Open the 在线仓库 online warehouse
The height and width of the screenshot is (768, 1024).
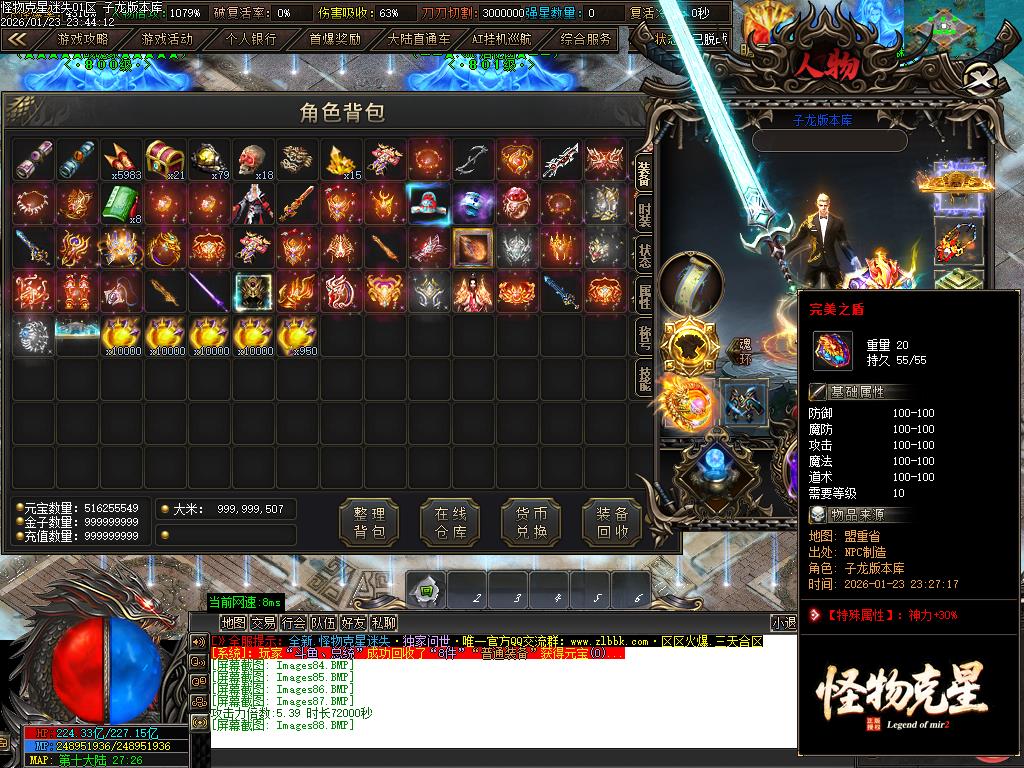(x=450, y=522)
